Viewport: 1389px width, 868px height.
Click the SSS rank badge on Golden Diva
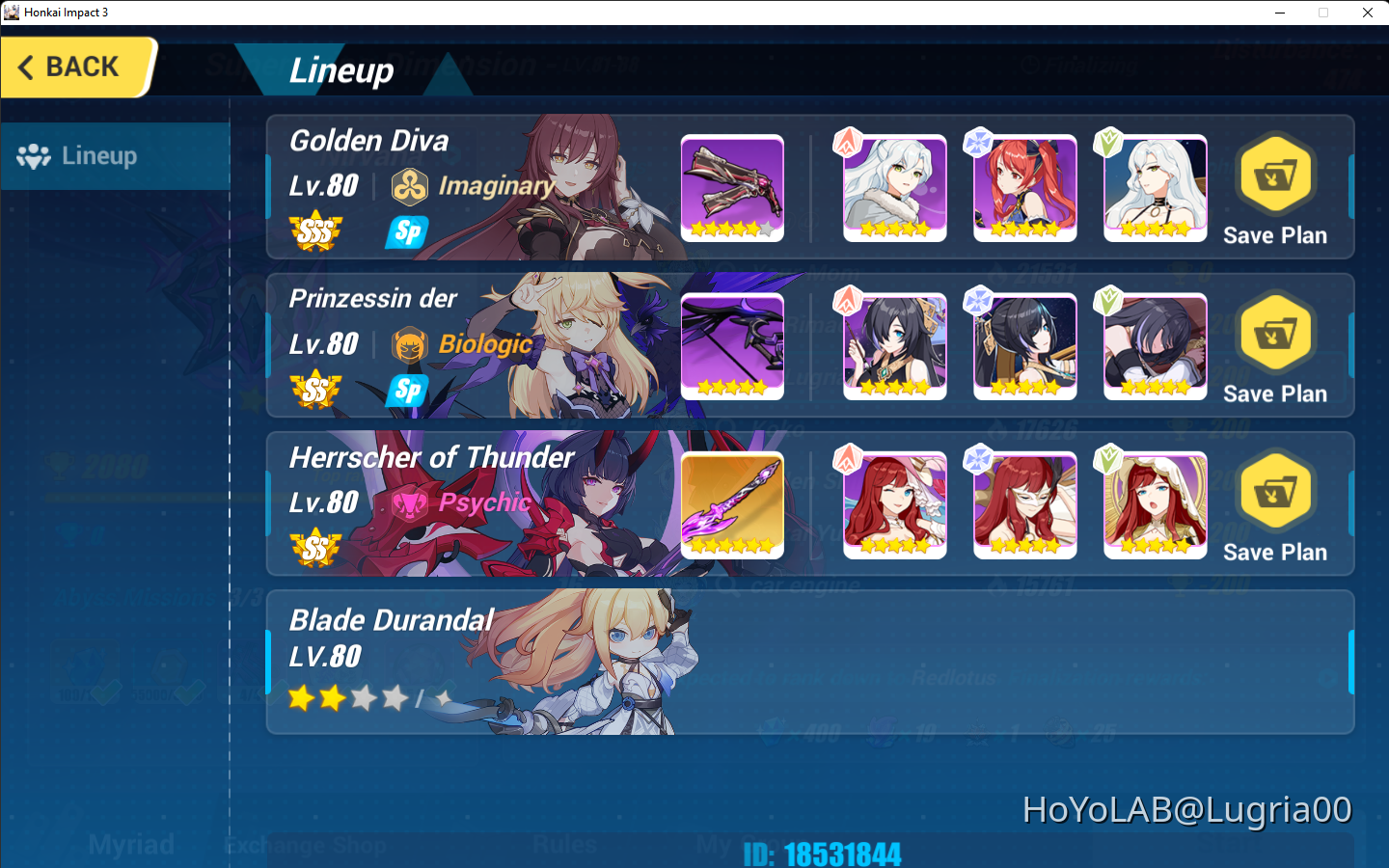point(316,231)
